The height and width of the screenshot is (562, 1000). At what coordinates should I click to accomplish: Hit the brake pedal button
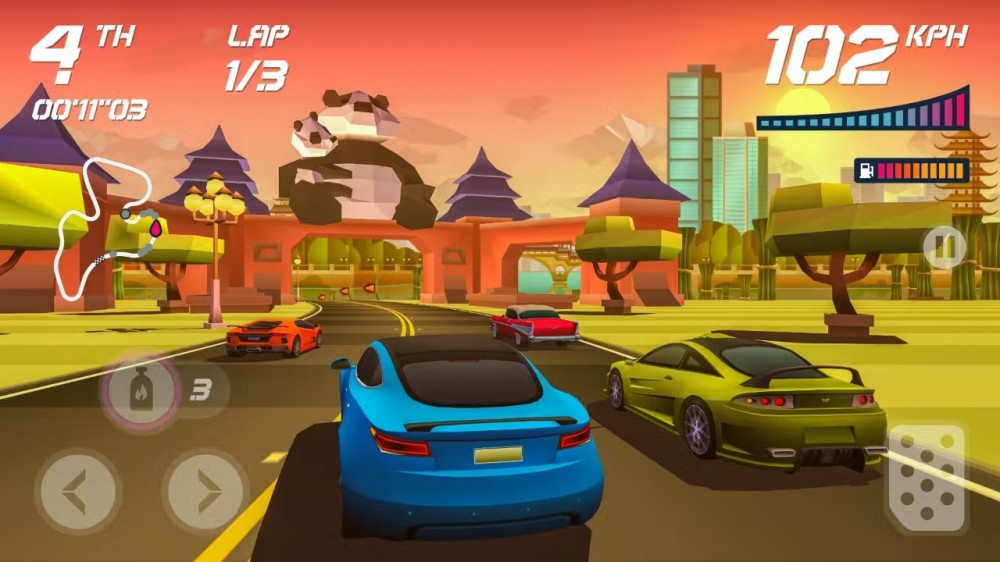coord(926,477)
